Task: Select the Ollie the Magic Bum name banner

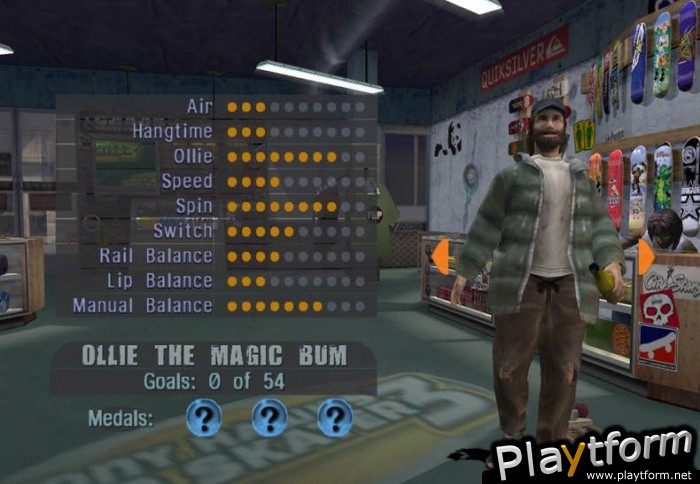Action: tap(213, 356)
